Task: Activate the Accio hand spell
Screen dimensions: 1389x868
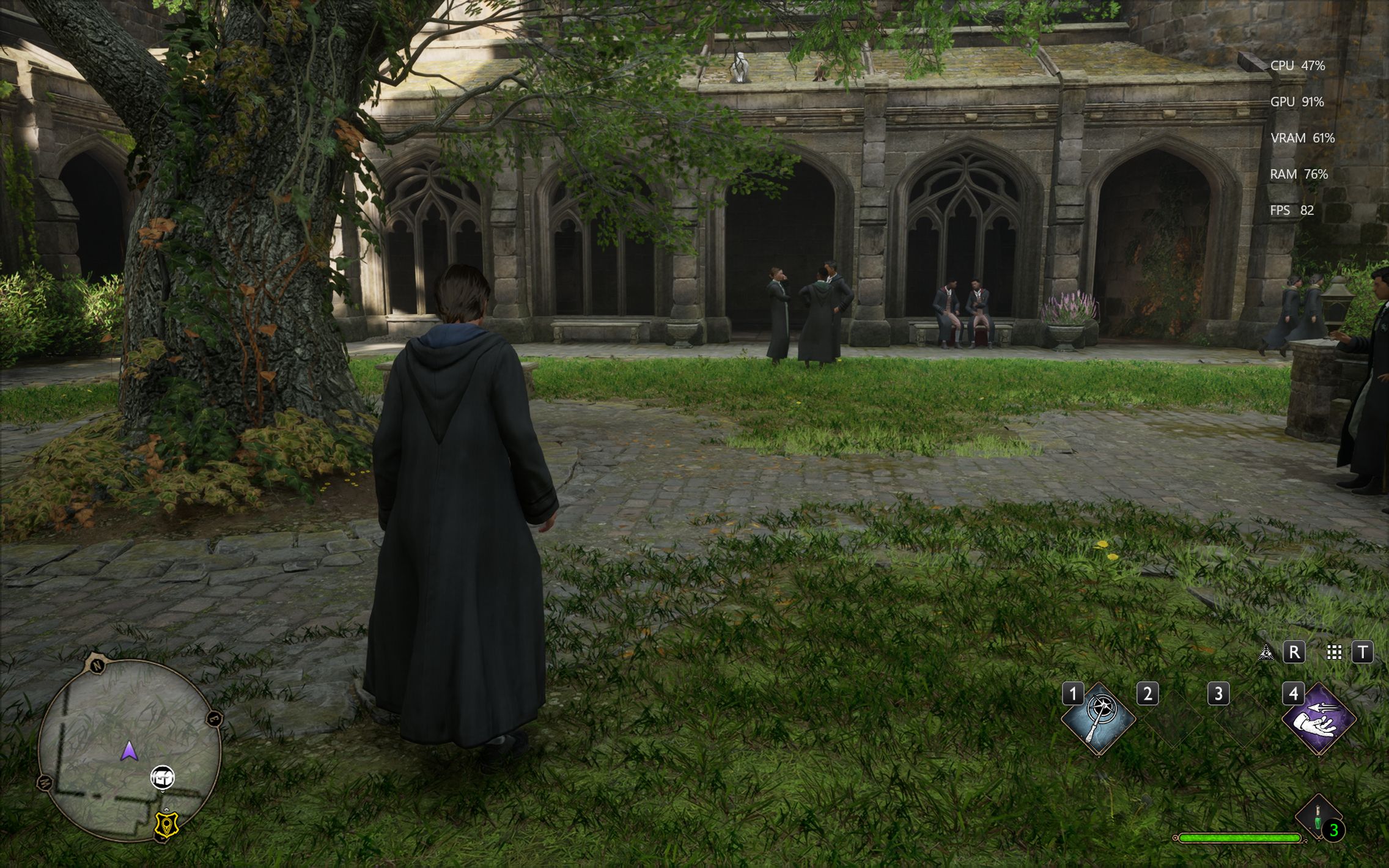Action: 1319,719
